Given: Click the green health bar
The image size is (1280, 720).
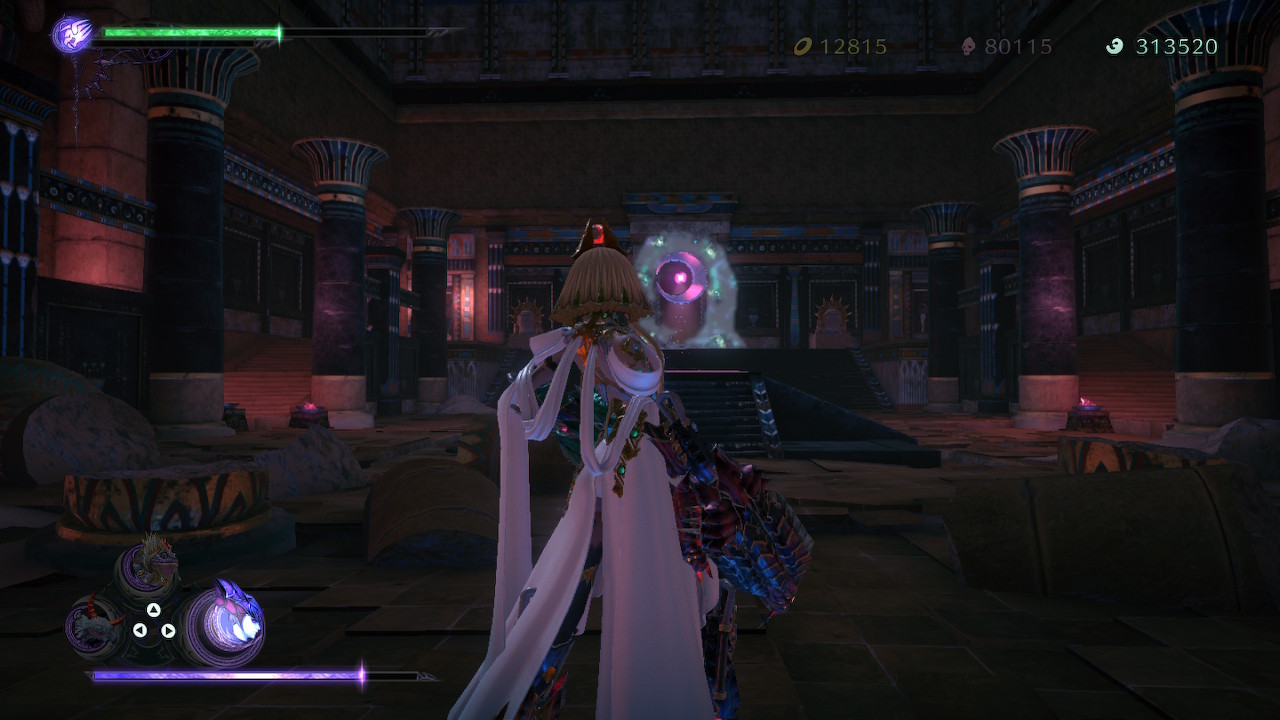Looking at the screenshot, I should pyautogui.click(x=190, y=32).
